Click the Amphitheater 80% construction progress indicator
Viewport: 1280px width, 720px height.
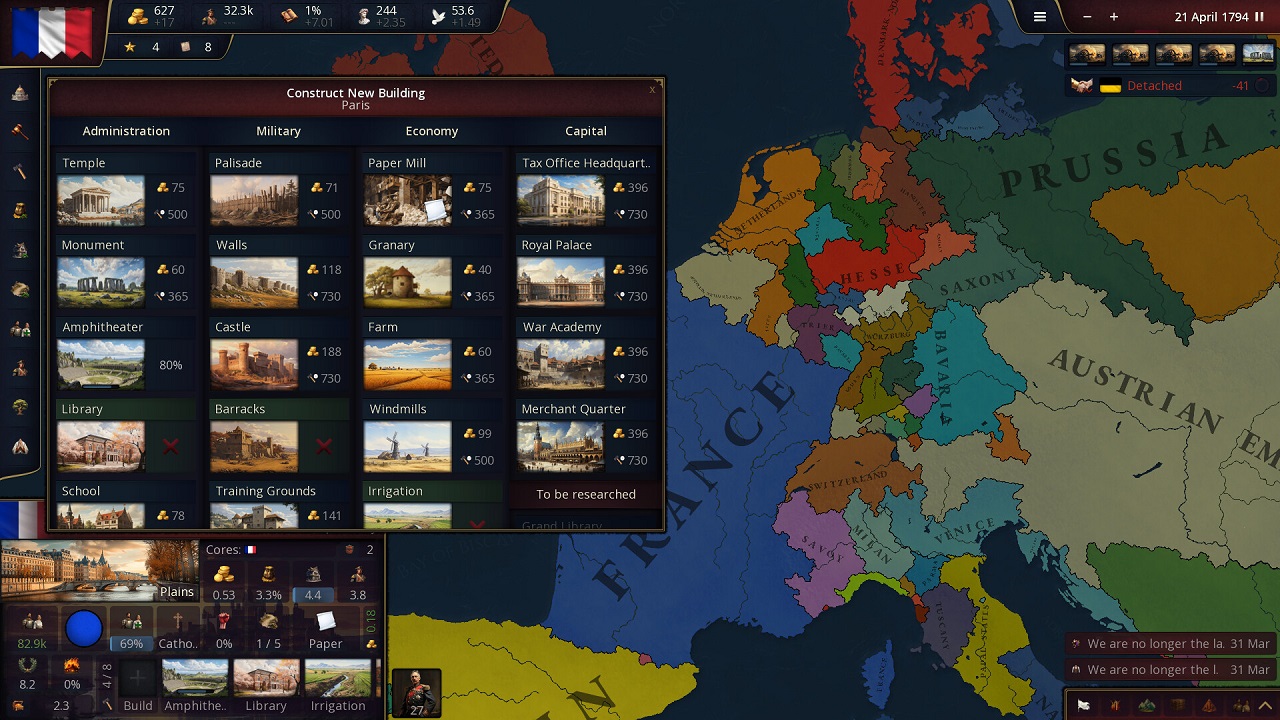click(171, 366)
